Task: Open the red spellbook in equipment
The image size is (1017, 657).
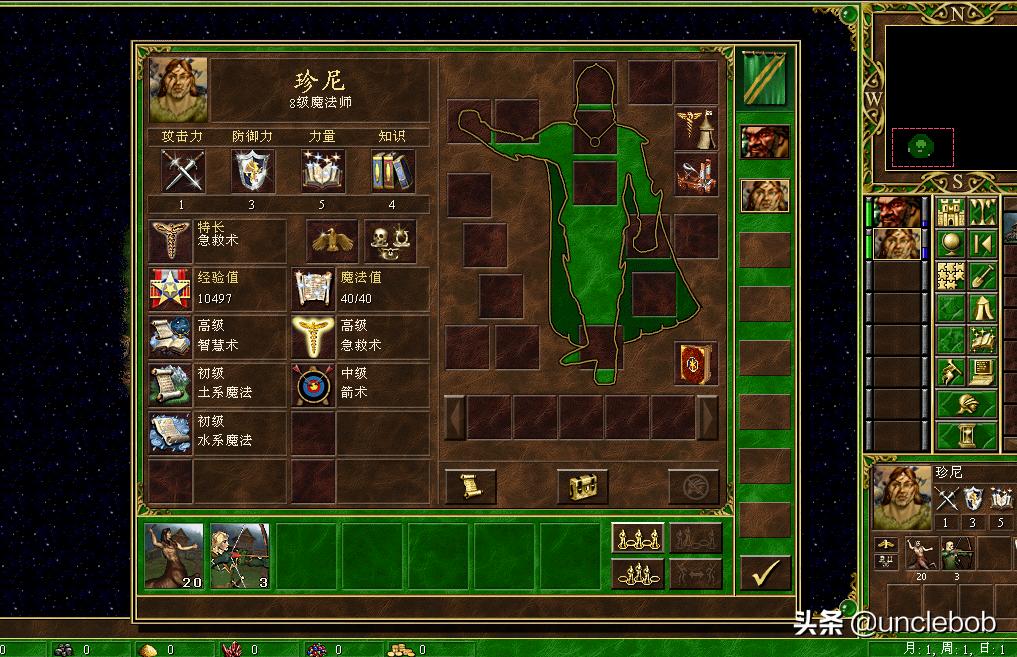Action: (x=695, y=363)
